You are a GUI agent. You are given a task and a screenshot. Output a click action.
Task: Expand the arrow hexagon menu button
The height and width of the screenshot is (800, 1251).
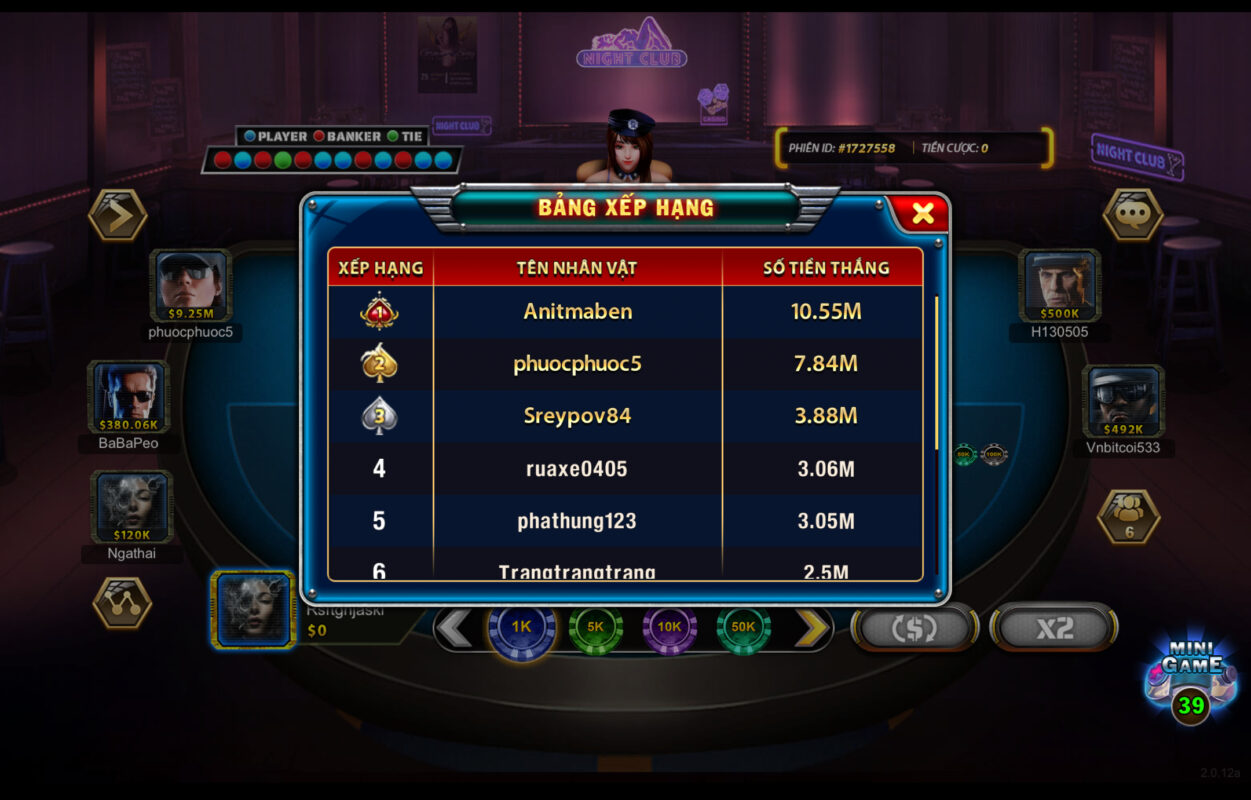click(x=118, y=215)
